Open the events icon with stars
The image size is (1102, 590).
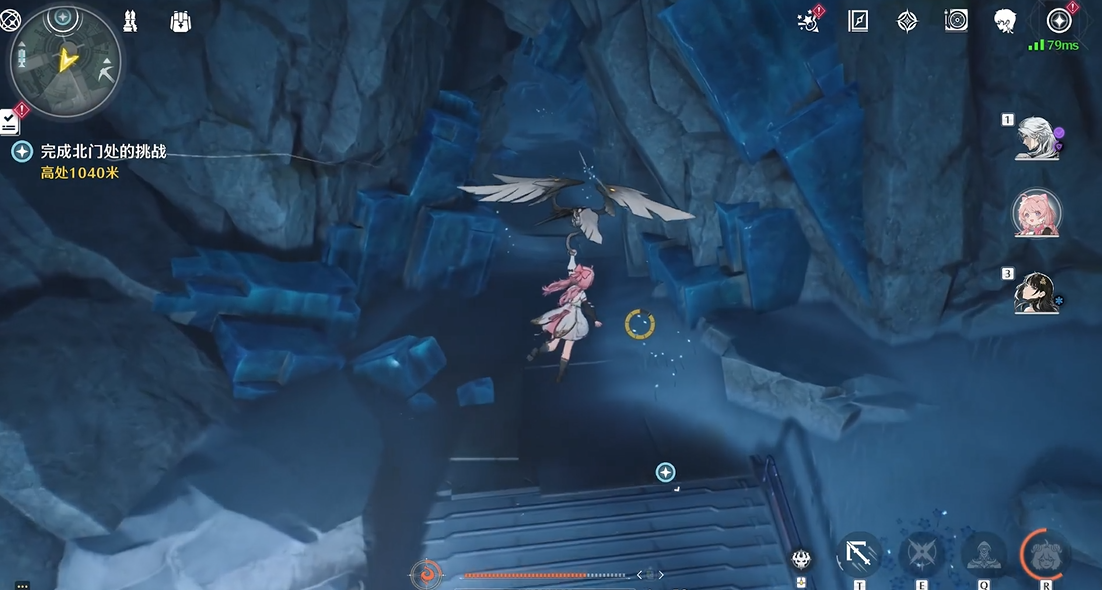(x=809, y=21)
